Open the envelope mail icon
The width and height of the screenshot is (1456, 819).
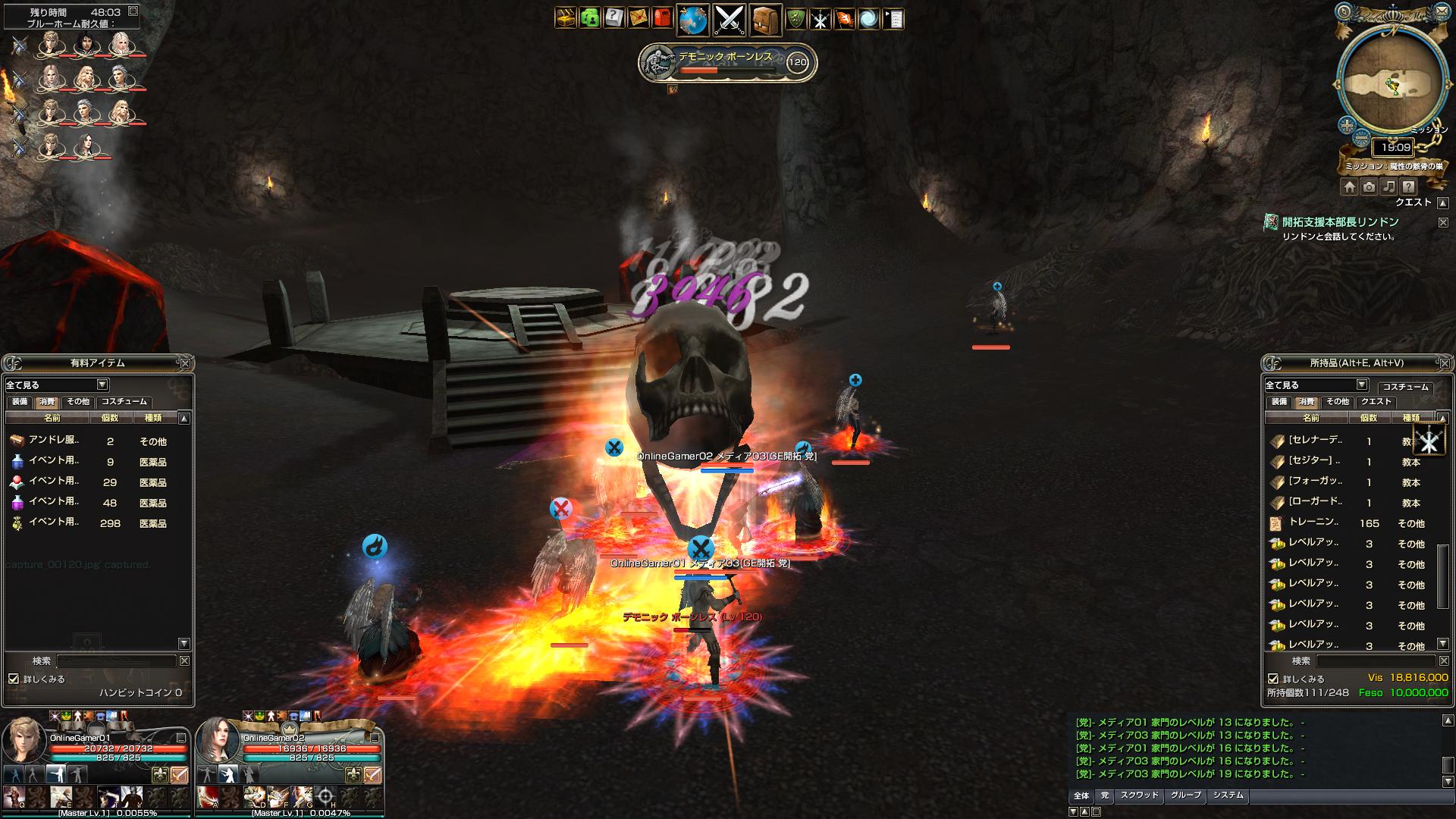tap(639, 18)
